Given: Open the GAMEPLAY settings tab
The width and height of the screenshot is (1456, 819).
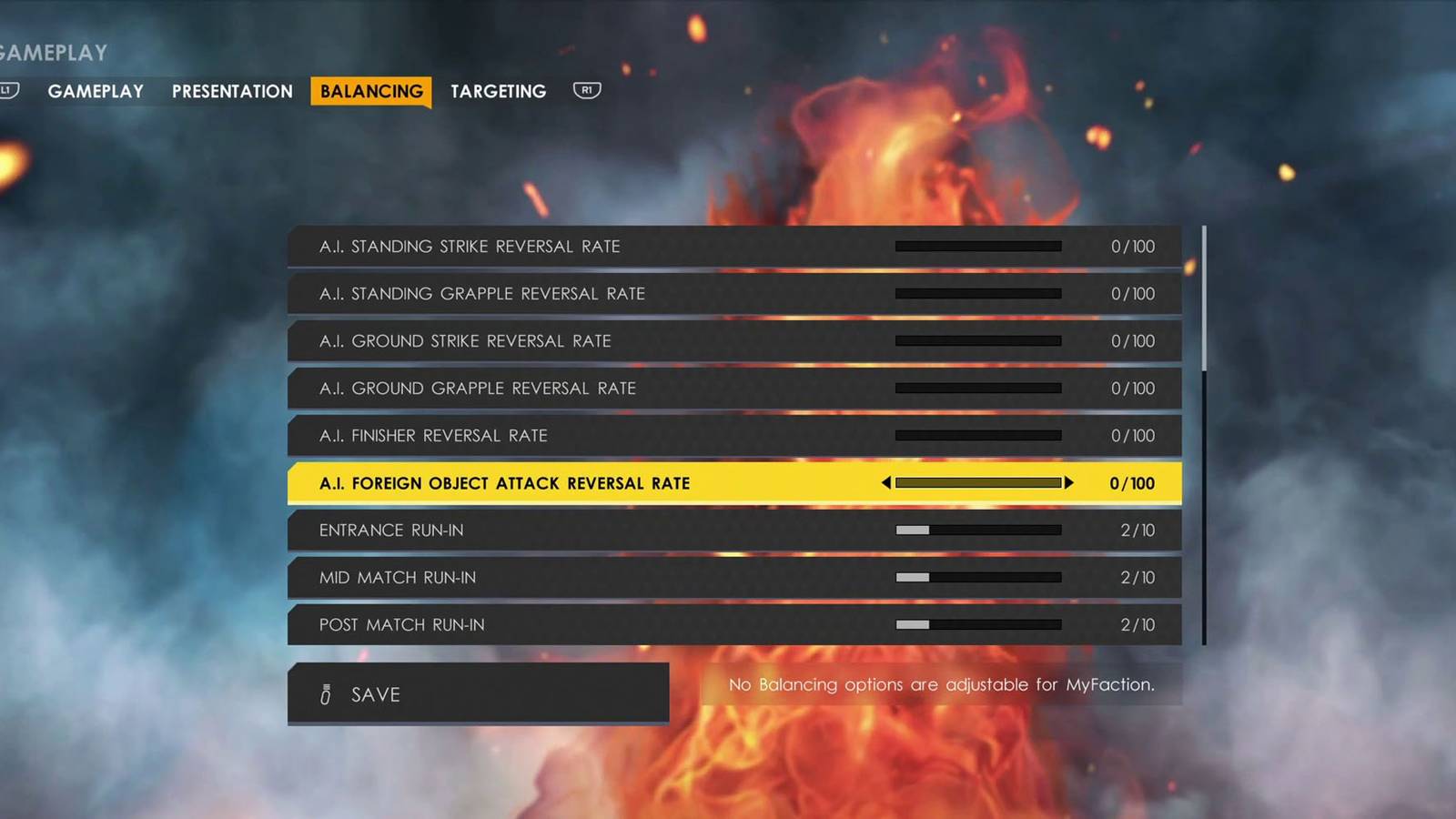Looking at the screenshot, I should tap(95, 91).
